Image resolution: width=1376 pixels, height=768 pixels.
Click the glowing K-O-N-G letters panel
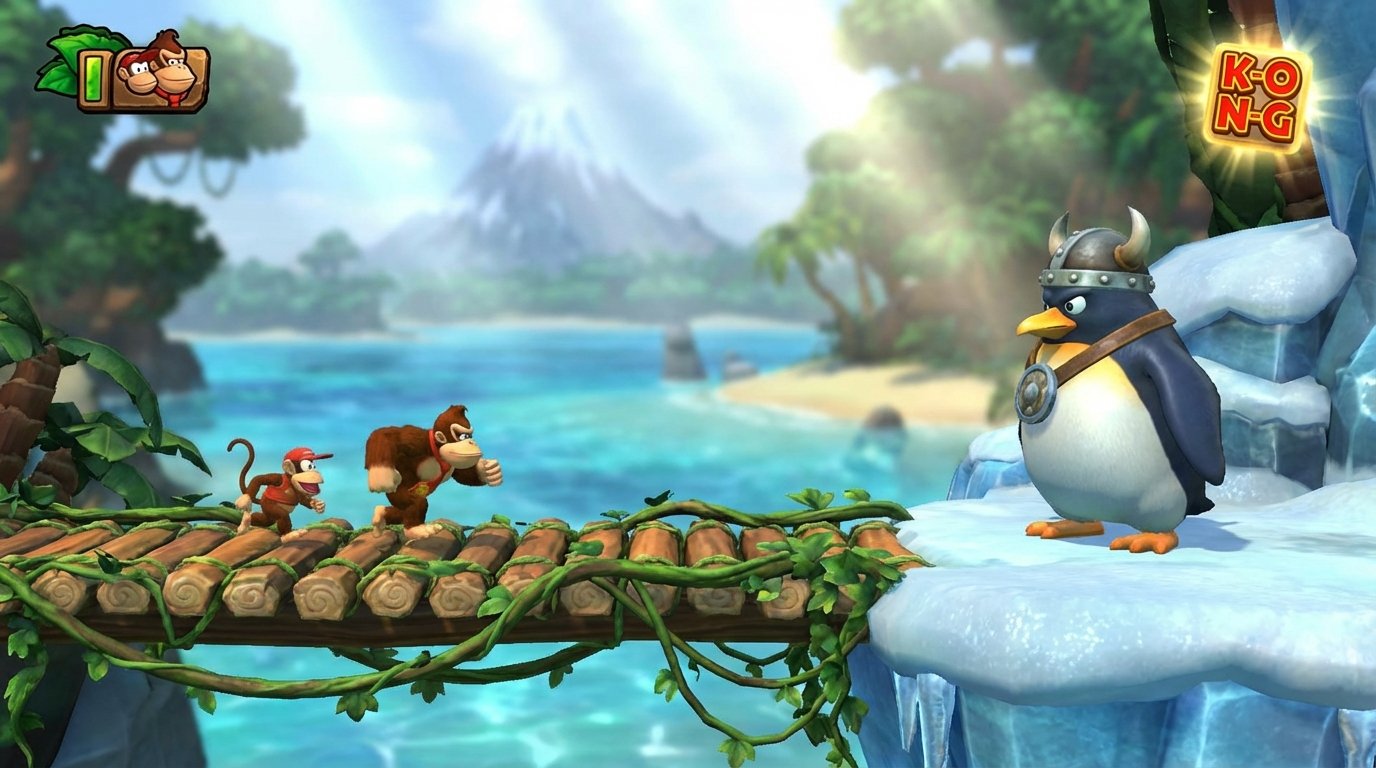pyautogui.click(x=1256, y=95)
